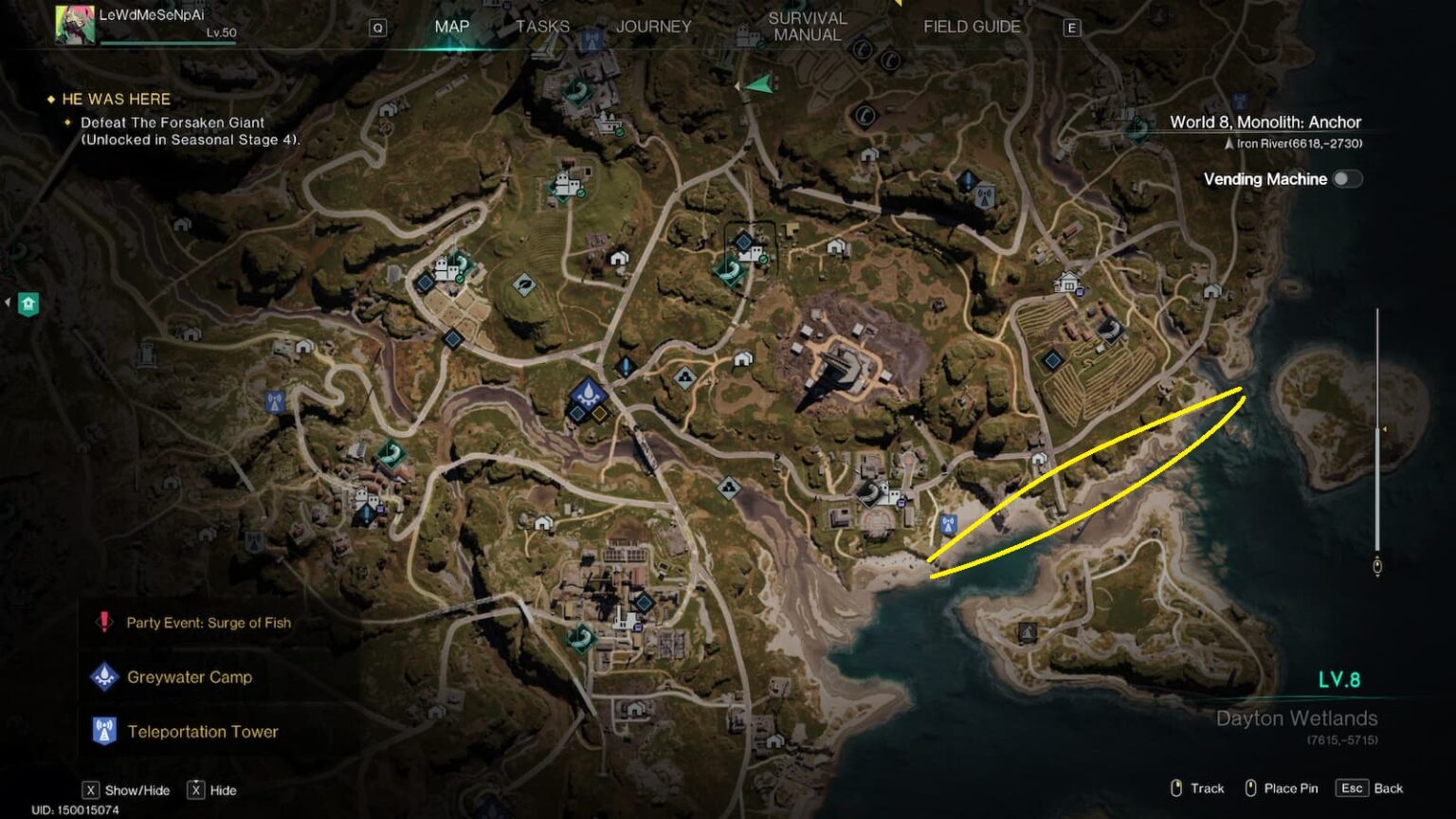
Task: Switch to the Tasks tab
Action: point(542,27)
